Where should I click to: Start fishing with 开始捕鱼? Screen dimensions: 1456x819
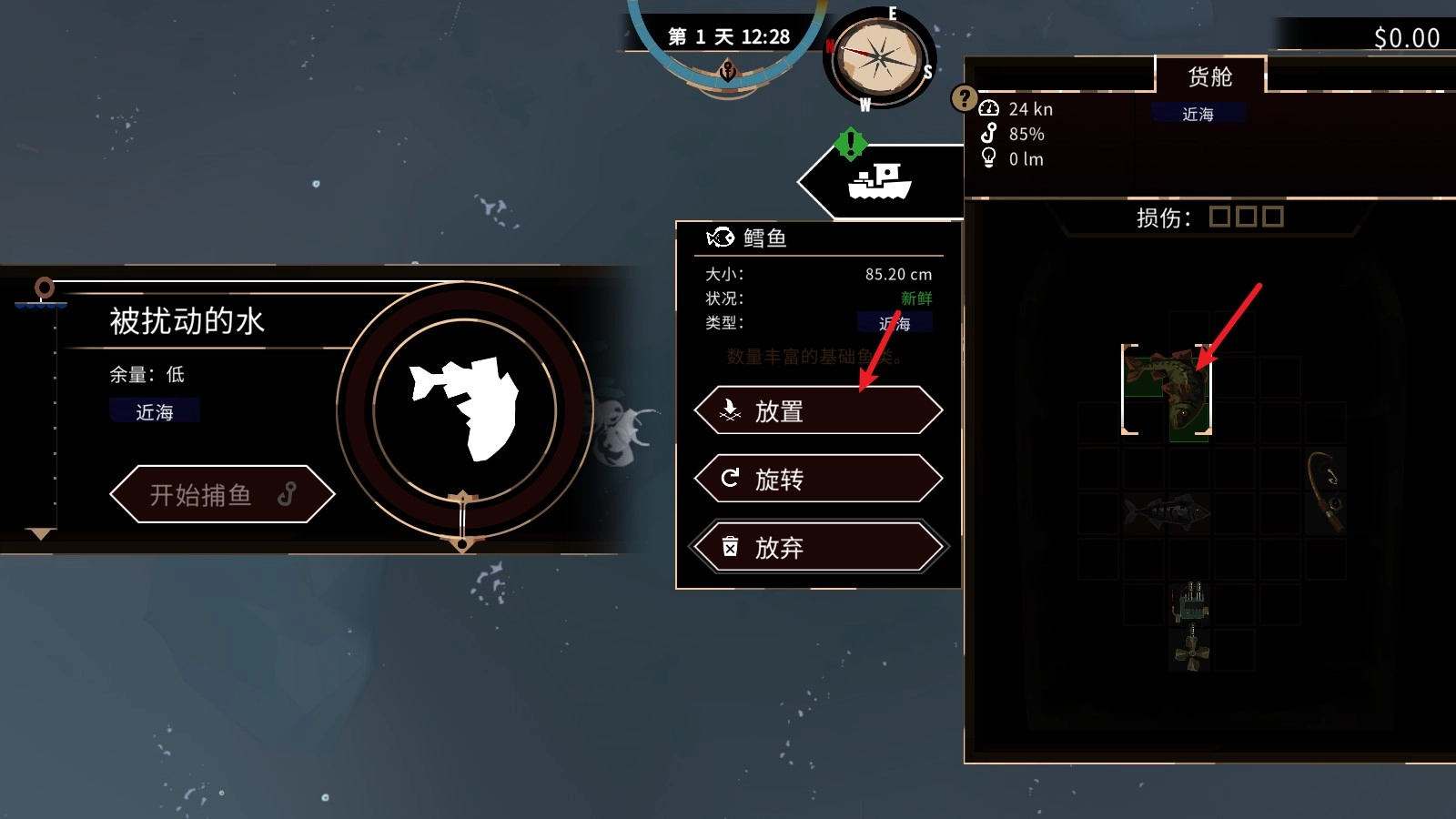pyautogui.click(x=222, y=494)
